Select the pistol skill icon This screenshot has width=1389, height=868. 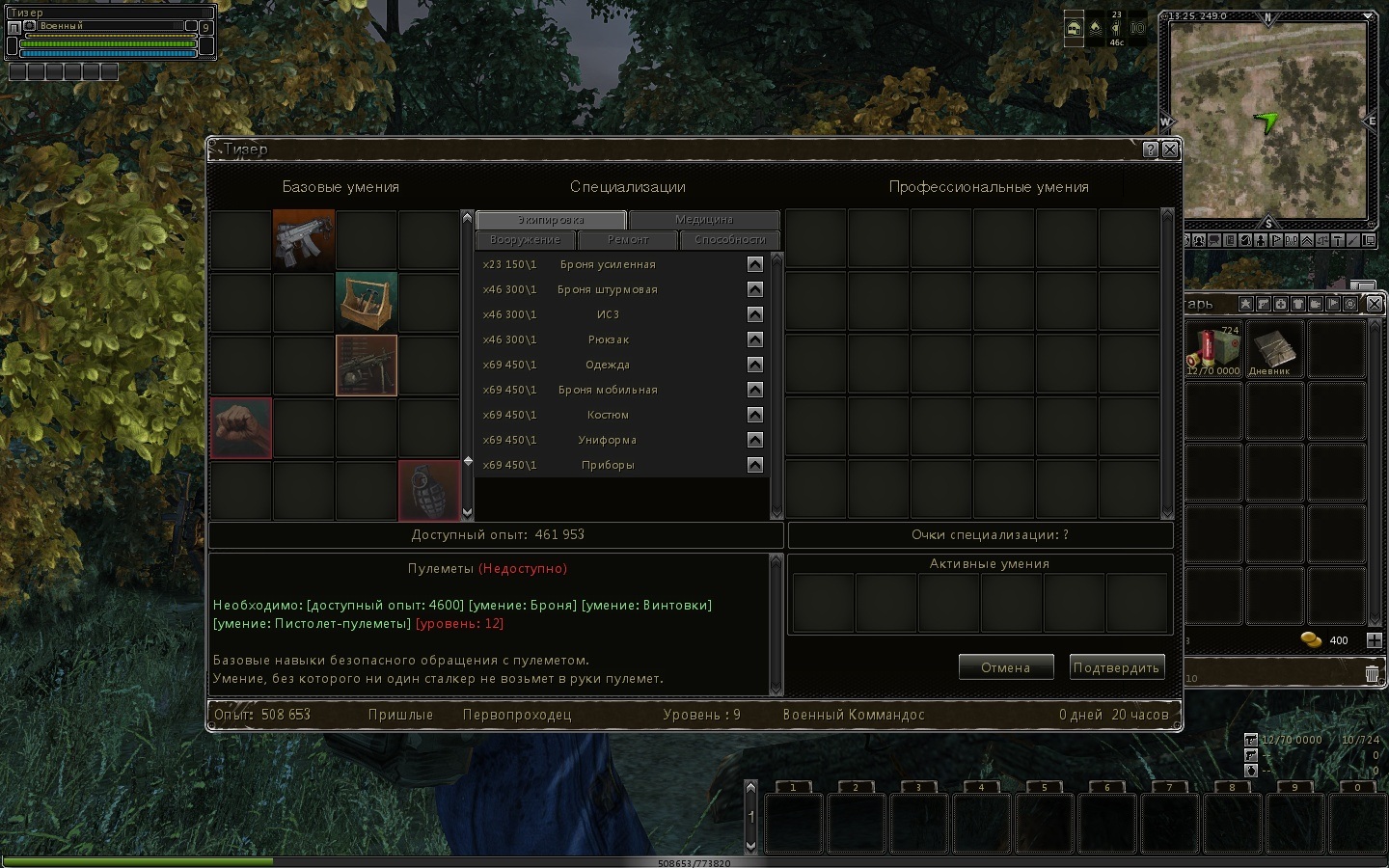[367, 366]
